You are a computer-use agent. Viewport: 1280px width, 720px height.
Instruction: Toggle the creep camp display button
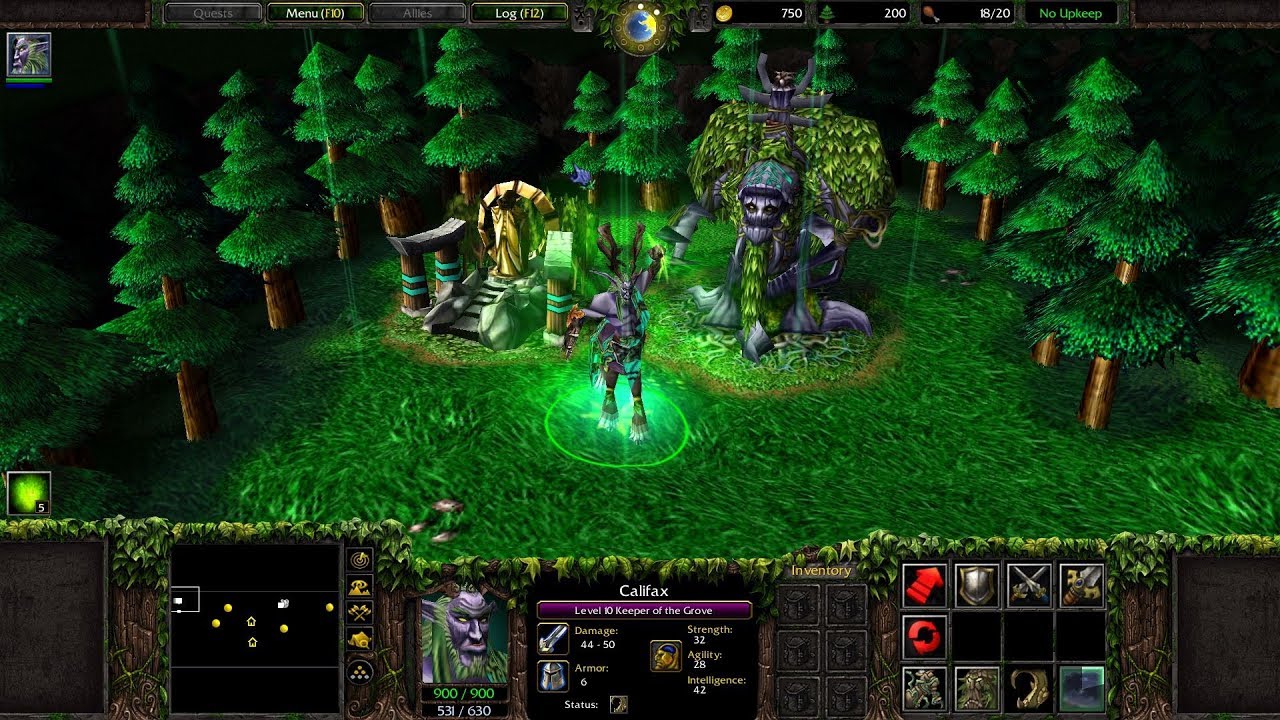360,640
